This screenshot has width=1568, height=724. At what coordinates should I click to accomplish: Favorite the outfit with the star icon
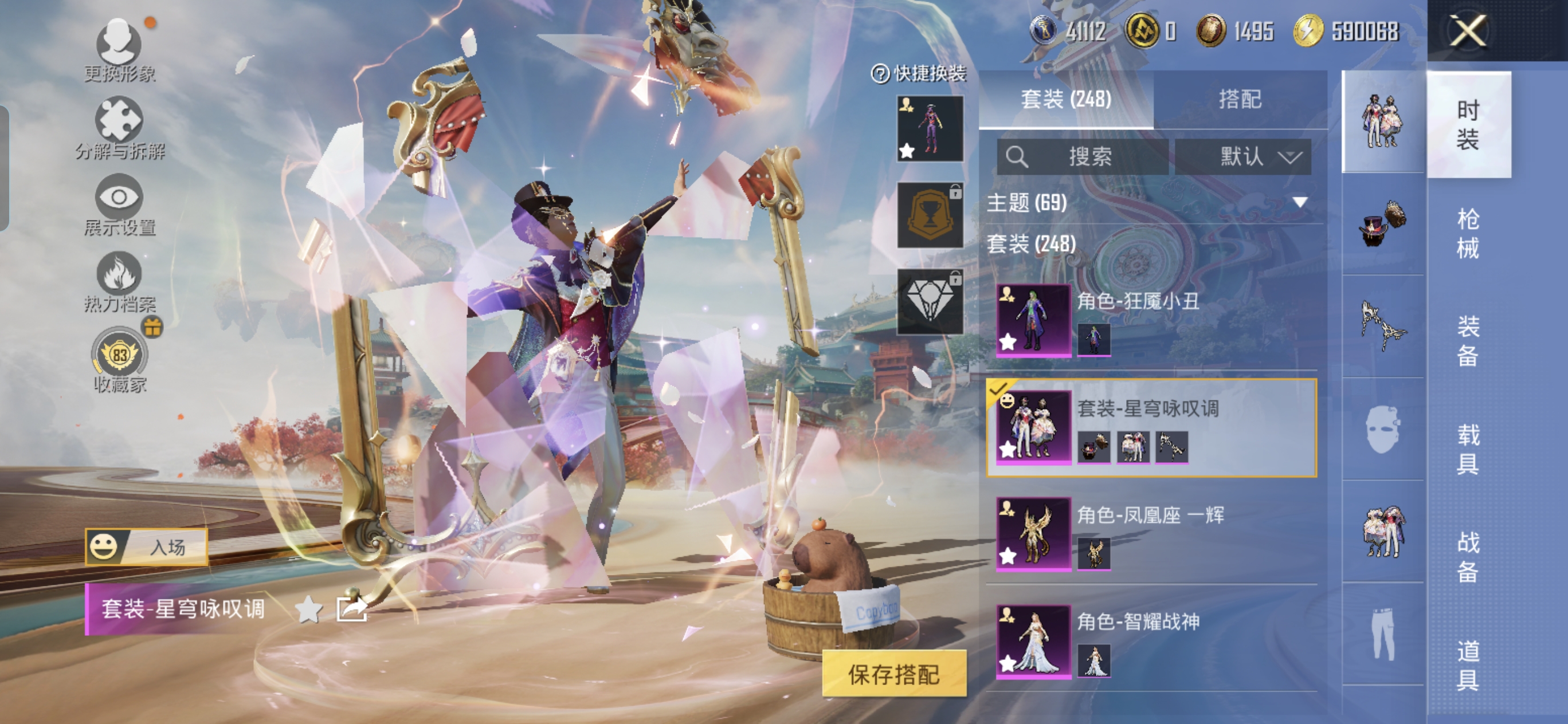[308, 609]
